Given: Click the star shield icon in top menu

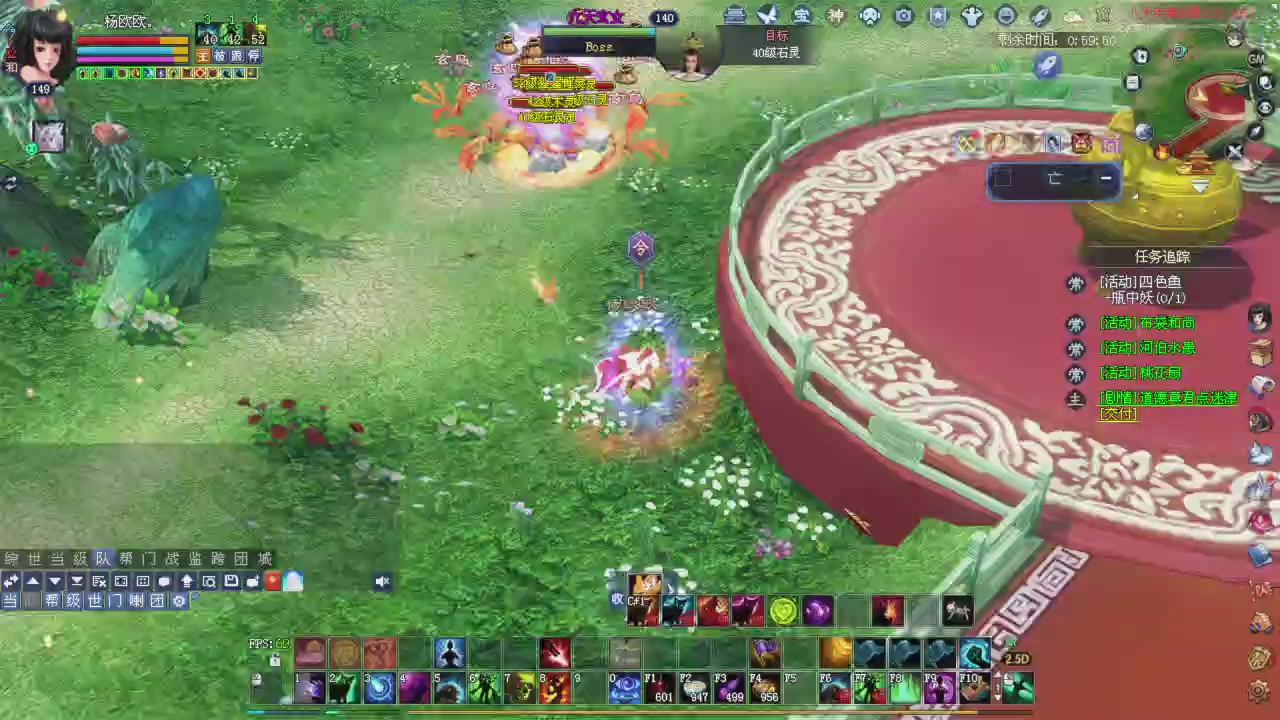Looking at the screenshot, I should [938, 15].
